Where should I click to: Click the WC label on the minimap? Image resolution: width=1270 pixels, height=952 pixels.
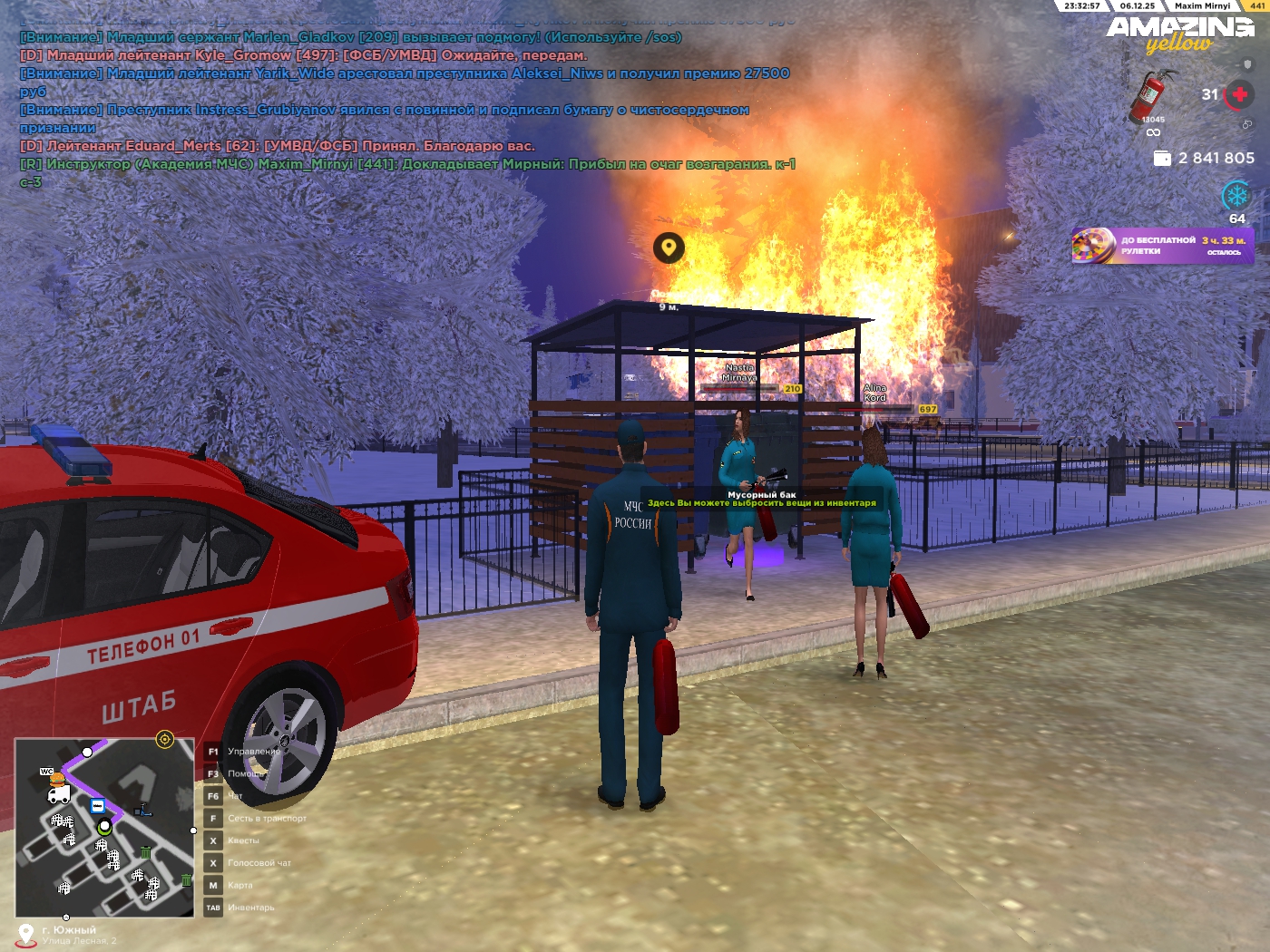click(46, 771)
